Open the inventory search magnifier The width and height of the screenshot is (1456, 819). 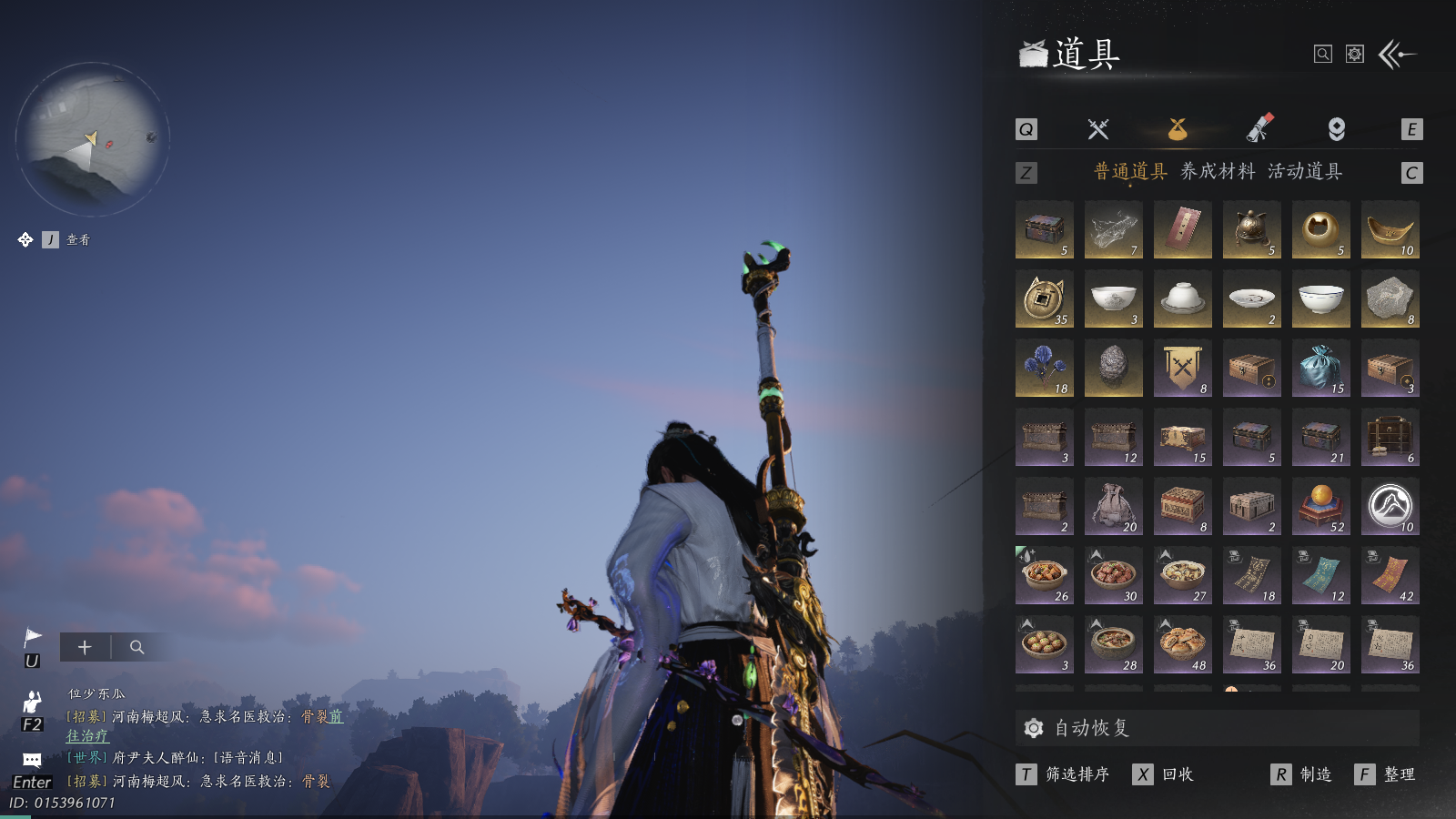[1323, 55]
